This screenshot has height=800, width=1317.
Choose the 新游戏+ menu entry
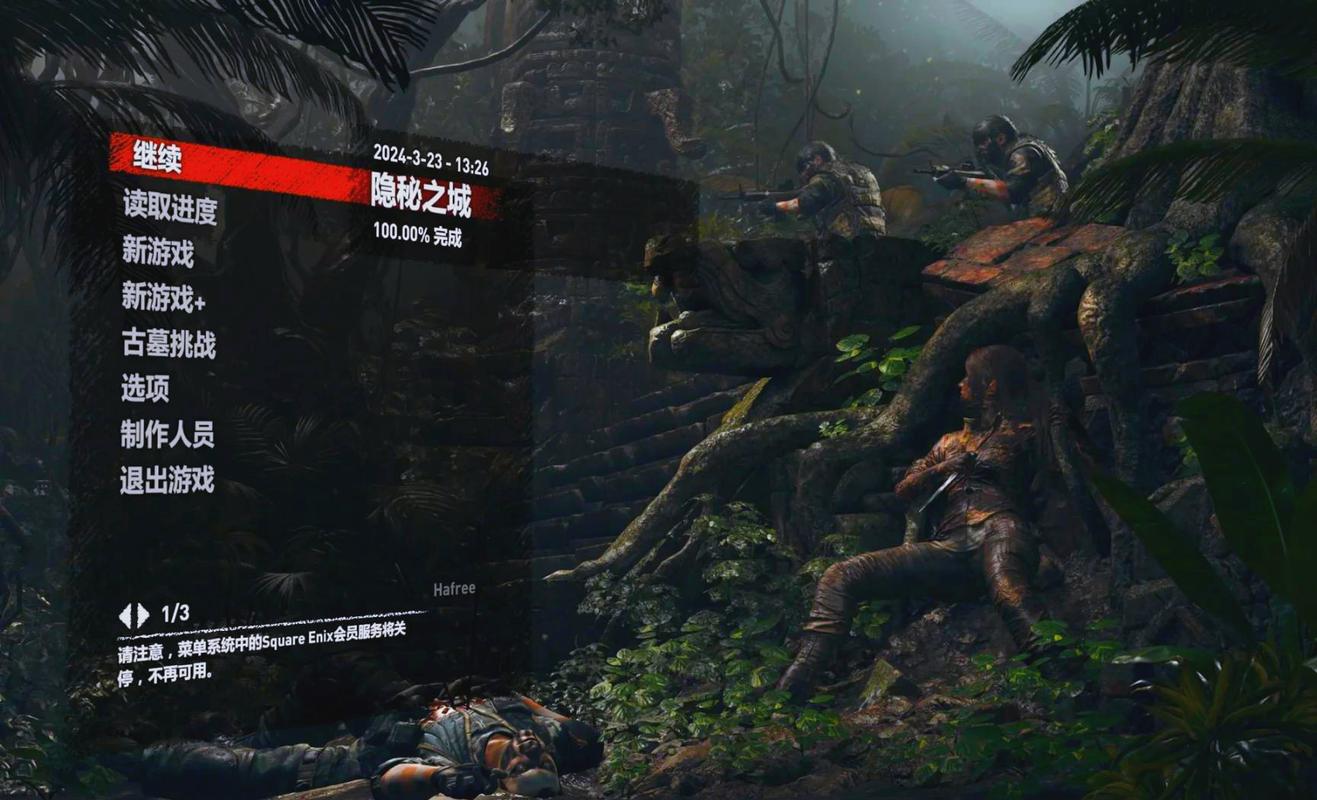pos(163,297)
